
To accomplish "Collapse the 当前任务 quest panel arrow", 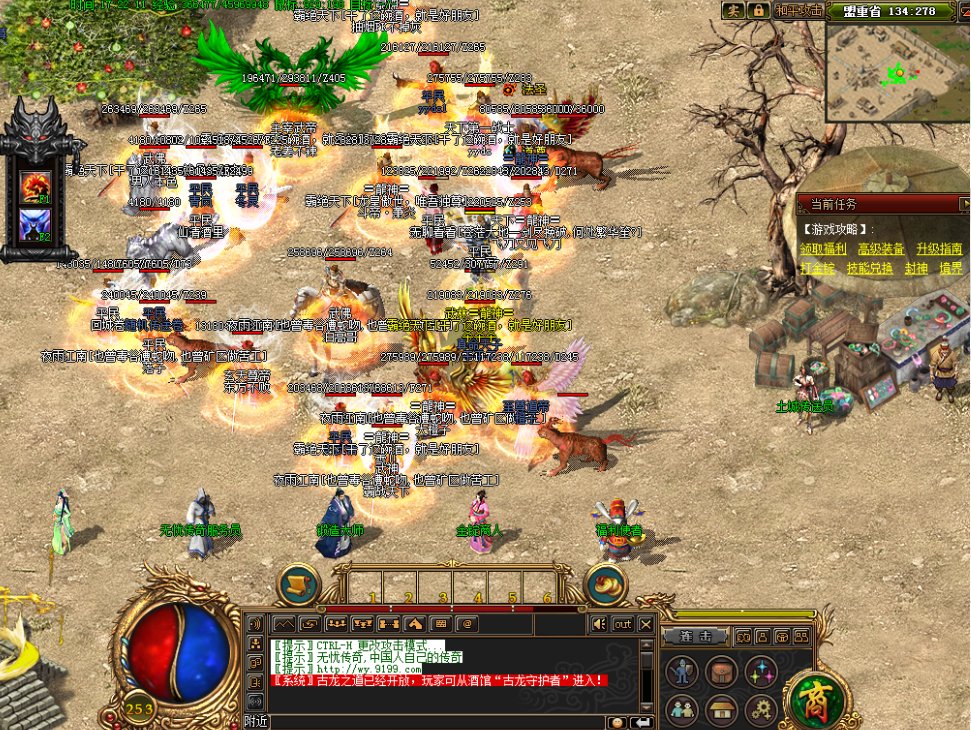I will tap(964, 204).
